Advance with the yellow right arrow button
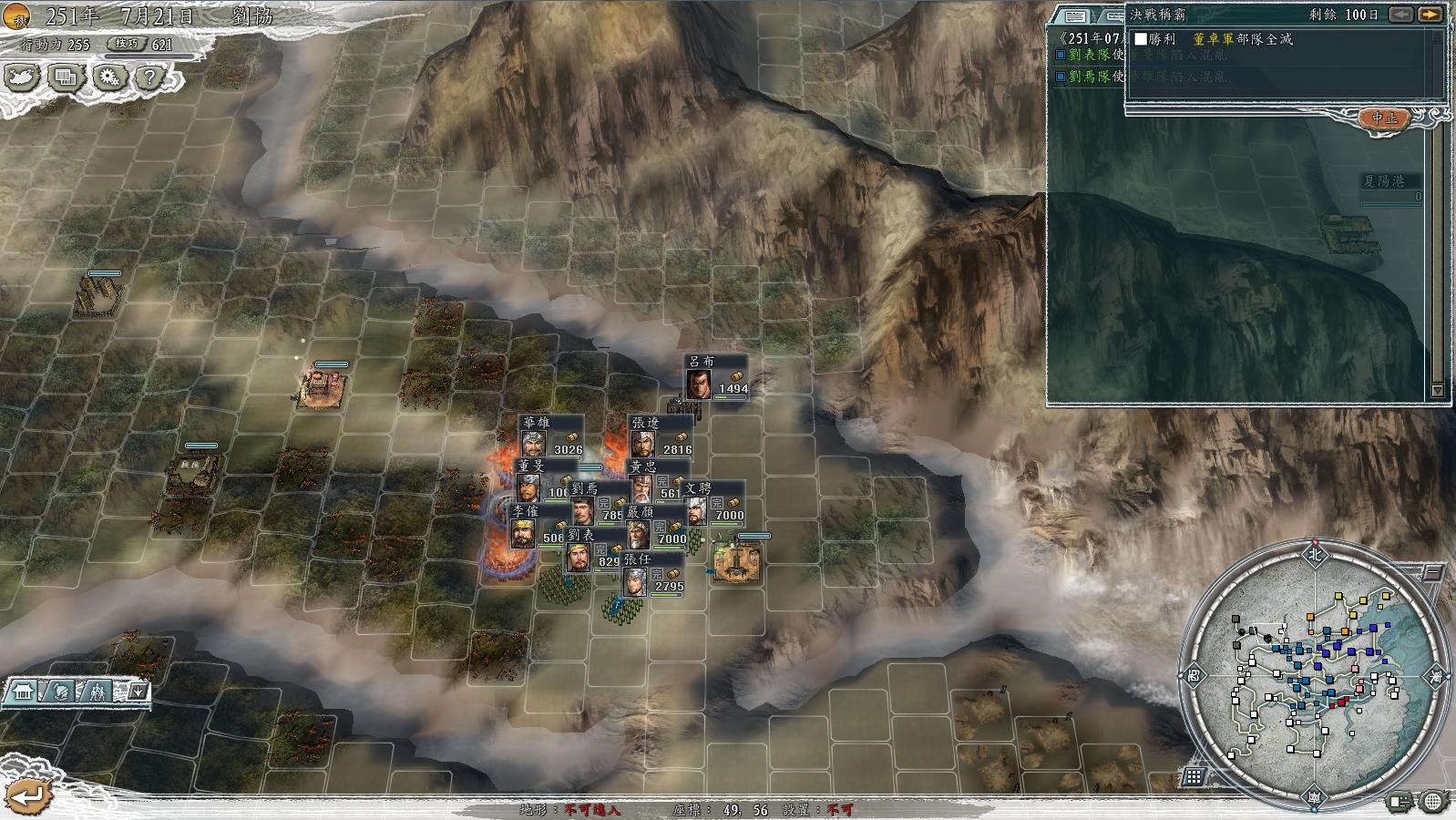Viewport: 1456px width, 820px height. 1430,15
